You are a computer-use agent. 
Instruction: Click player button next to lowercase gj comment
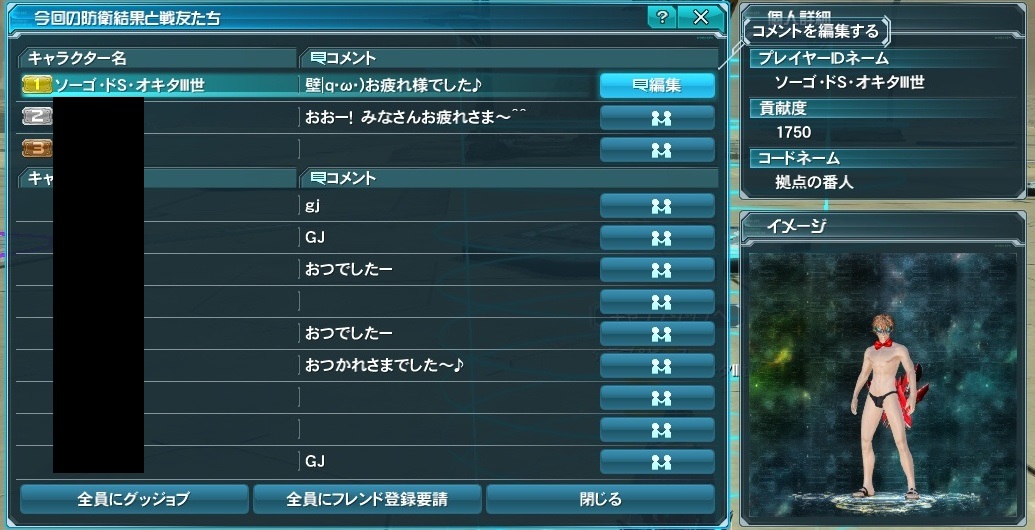[657, 206]
